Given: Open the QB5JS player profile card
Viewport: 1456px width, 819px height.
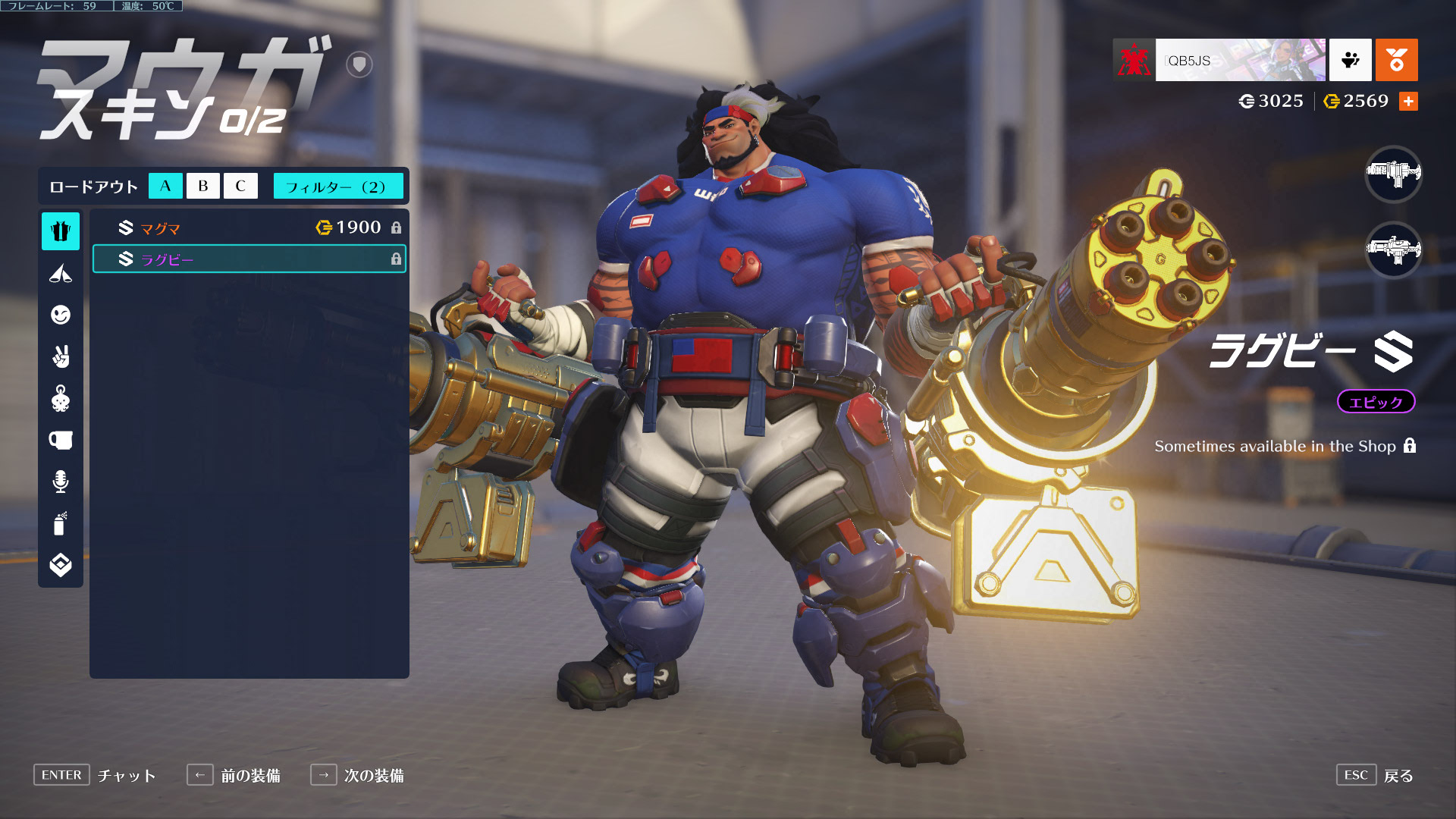Looking at the screenshot, I should point(1239,60).
